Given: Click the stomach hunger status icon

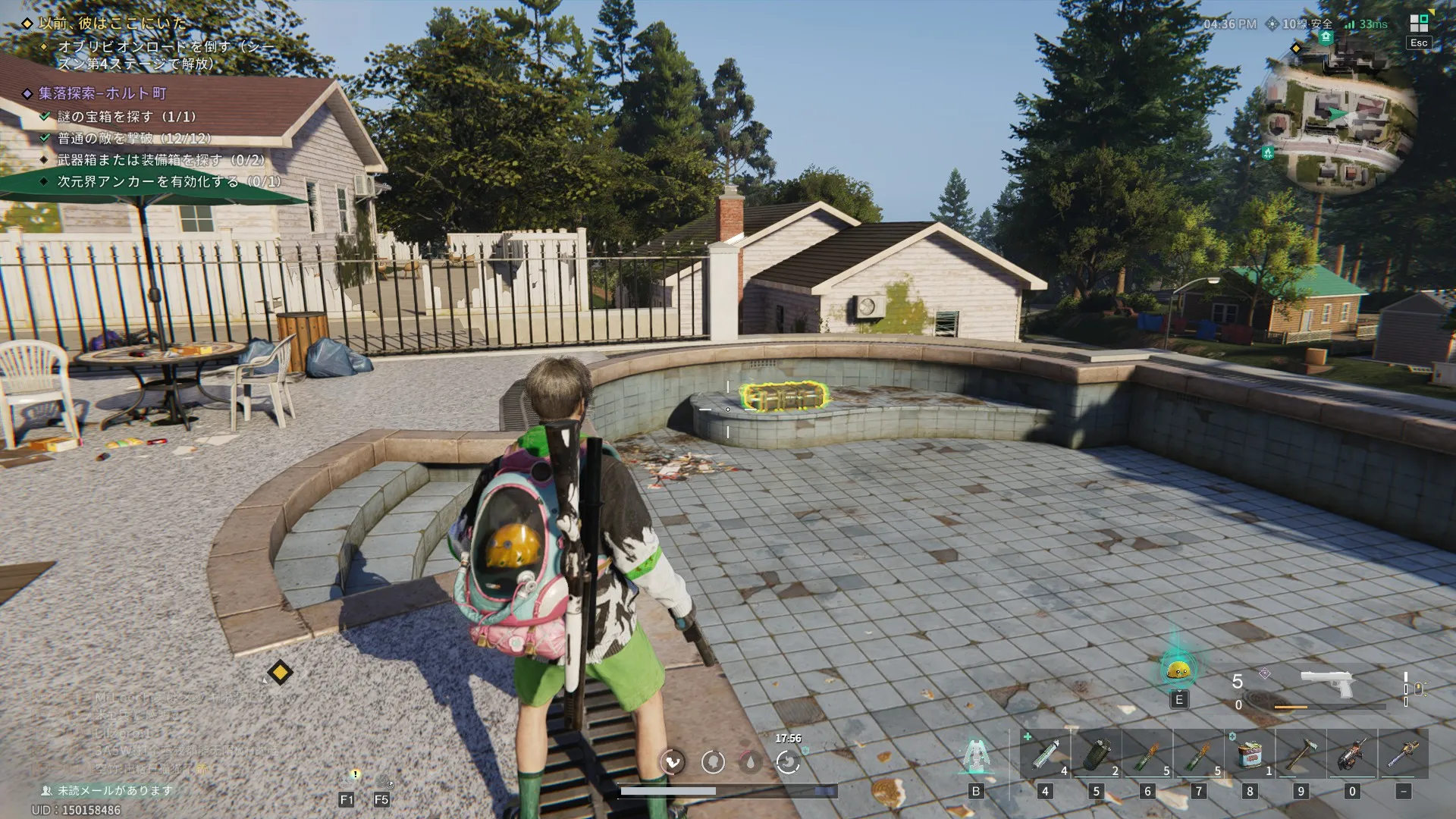Looking at the screenshot, I should 788,761.
